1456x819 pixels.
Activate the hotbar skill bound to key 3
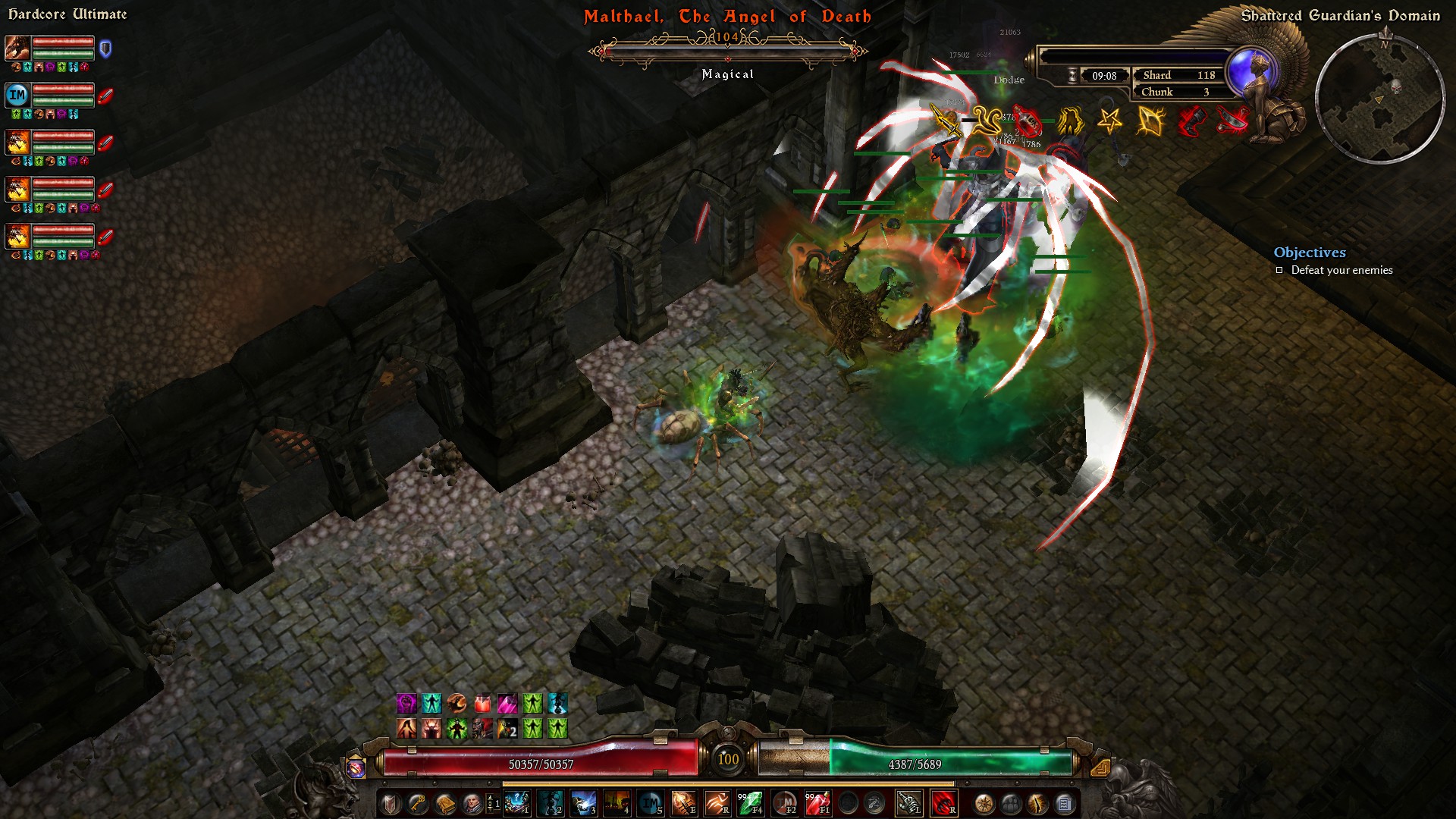(x=583, y=803)
